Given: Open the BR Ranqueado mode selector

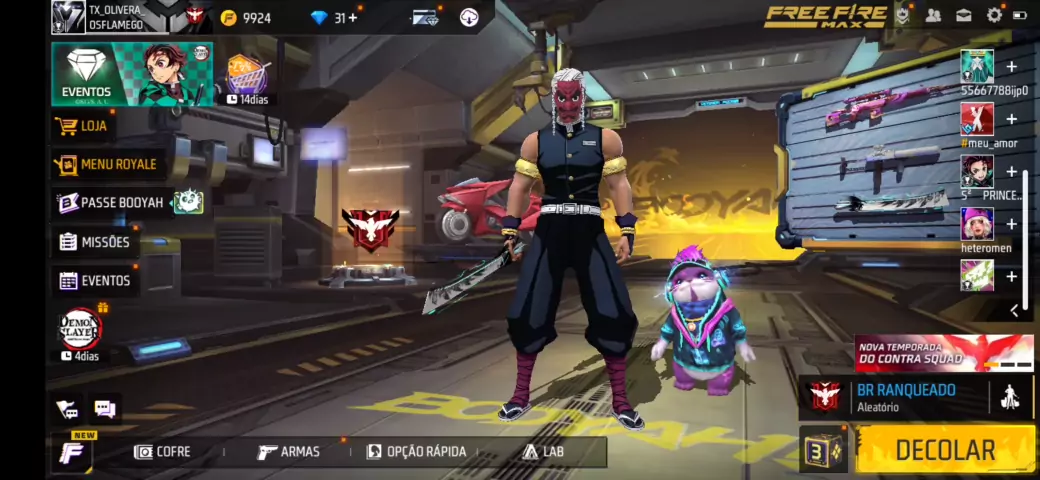Looking at the screenshot, I should tap(905, 397).
